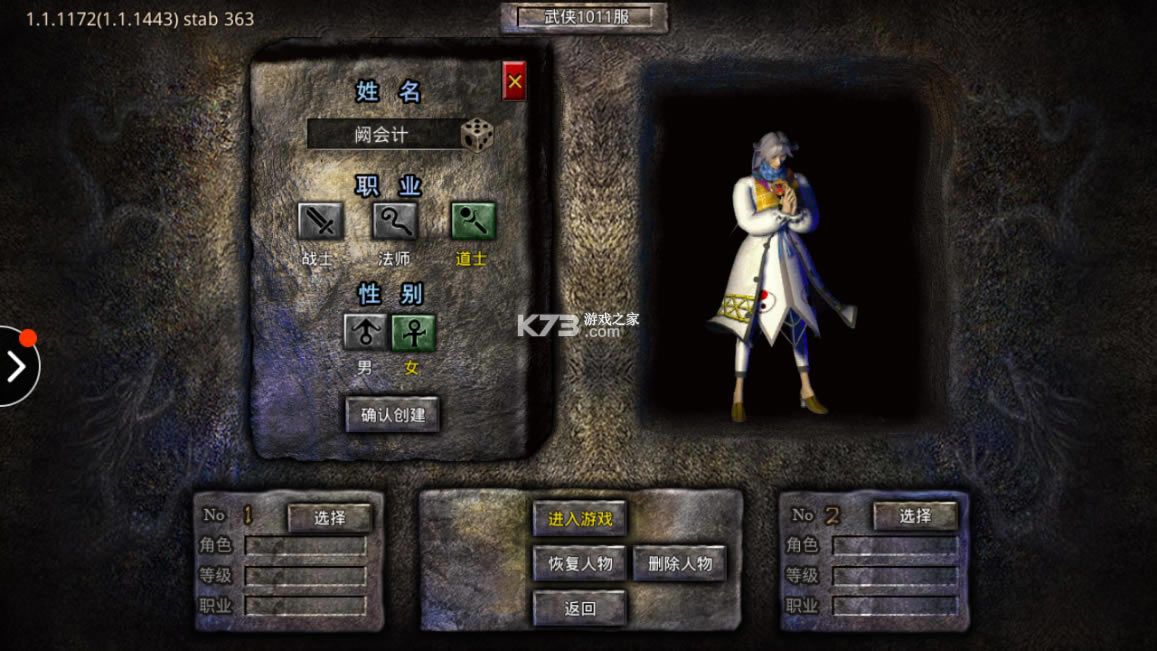Expand the side arrow overlay panel
1157x651 pixels.
point(16,367)
